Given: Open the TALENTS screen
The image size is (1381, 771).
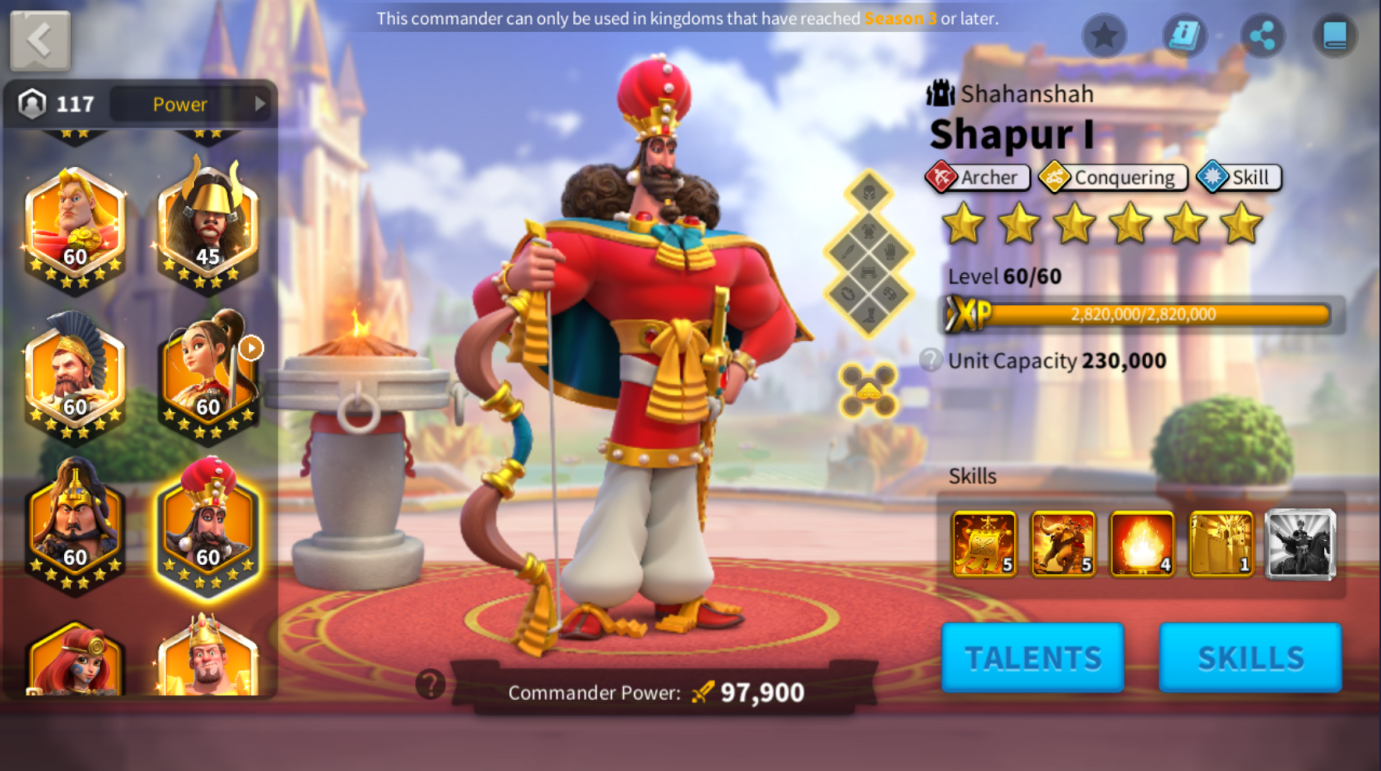Looking at the screenshot, I should pos(1032,657).
